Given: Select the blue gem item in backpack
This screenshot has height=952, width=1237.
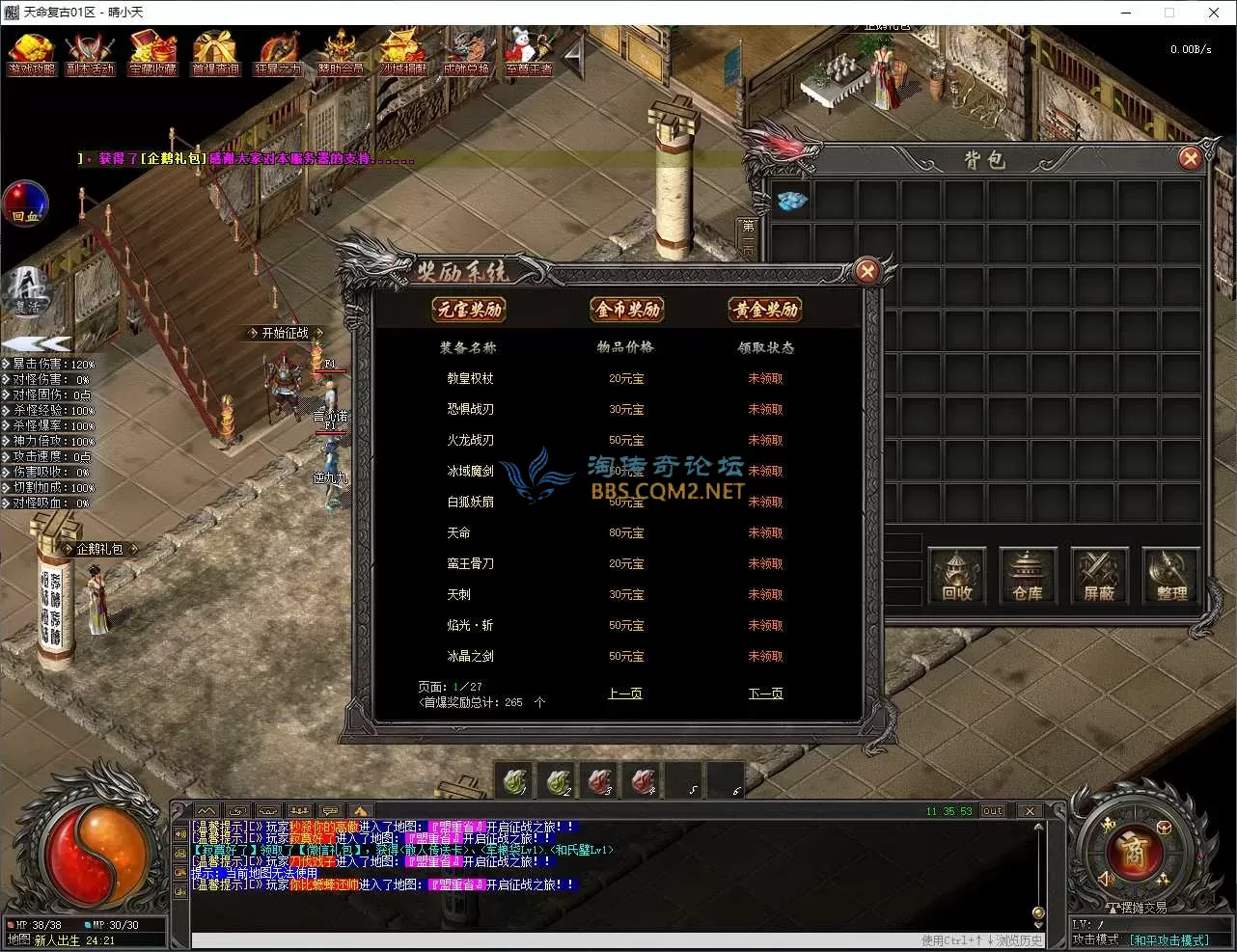Looking at the screenshot, I should tap(792, 201).
